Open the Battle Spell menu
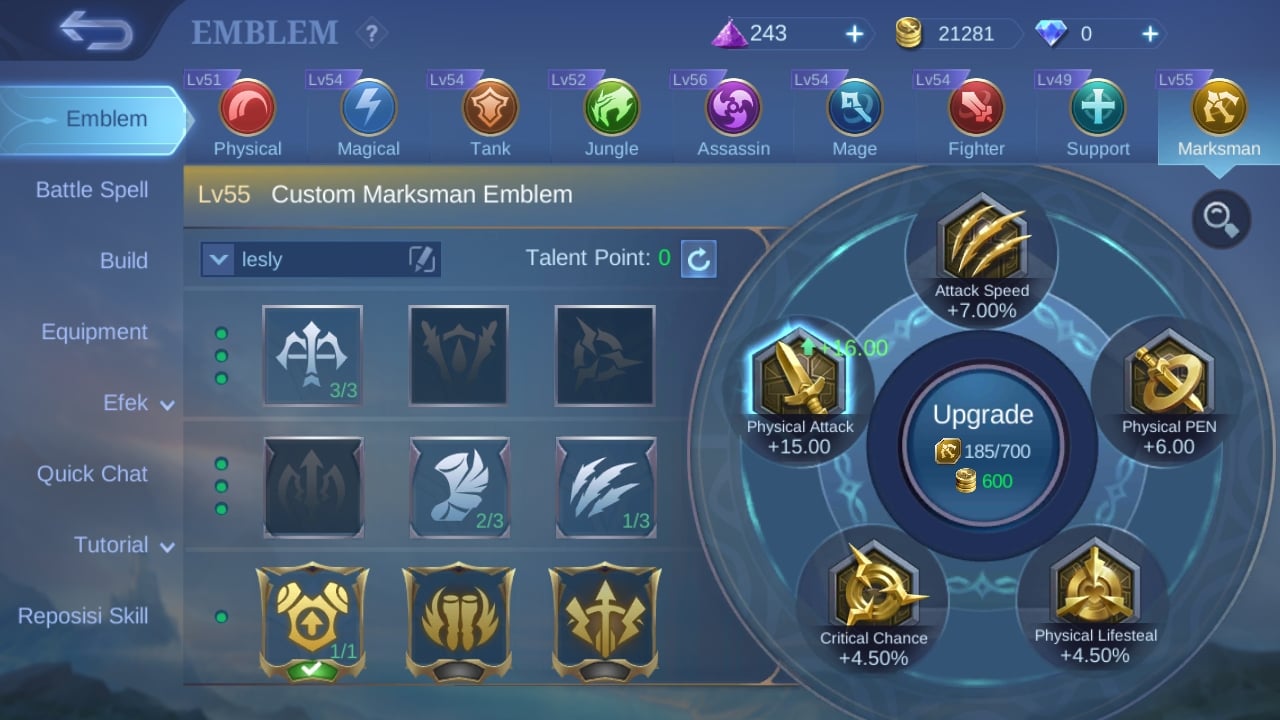1280x720 pixels. pyautogui.click(x=92, y=190)
